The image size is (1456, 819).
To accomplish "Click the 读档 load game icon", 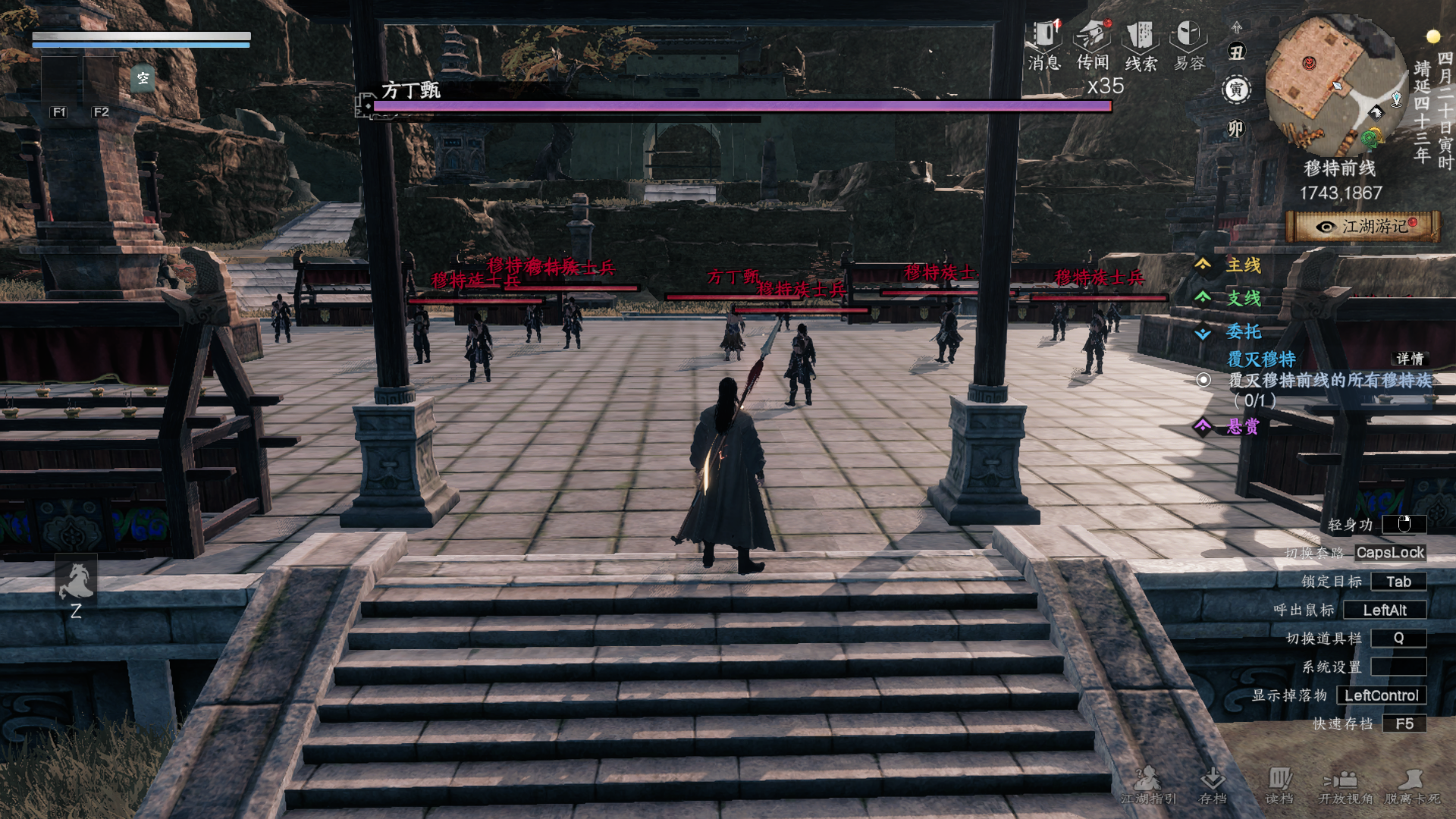I will pyautogui.click(x=1279, y=783).
